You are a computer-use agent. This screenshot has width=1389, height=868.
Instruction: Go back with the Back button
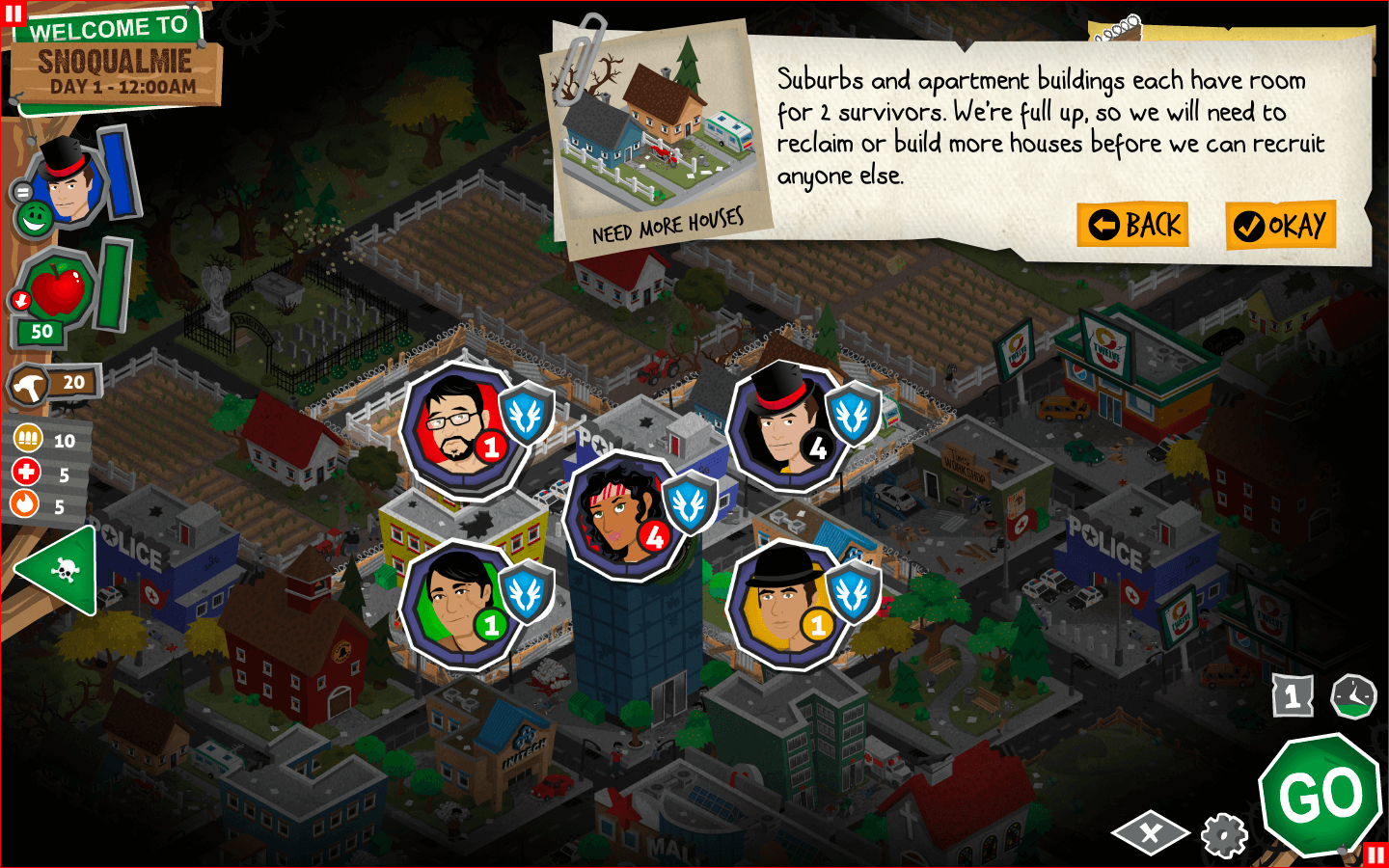[1132, 225]
